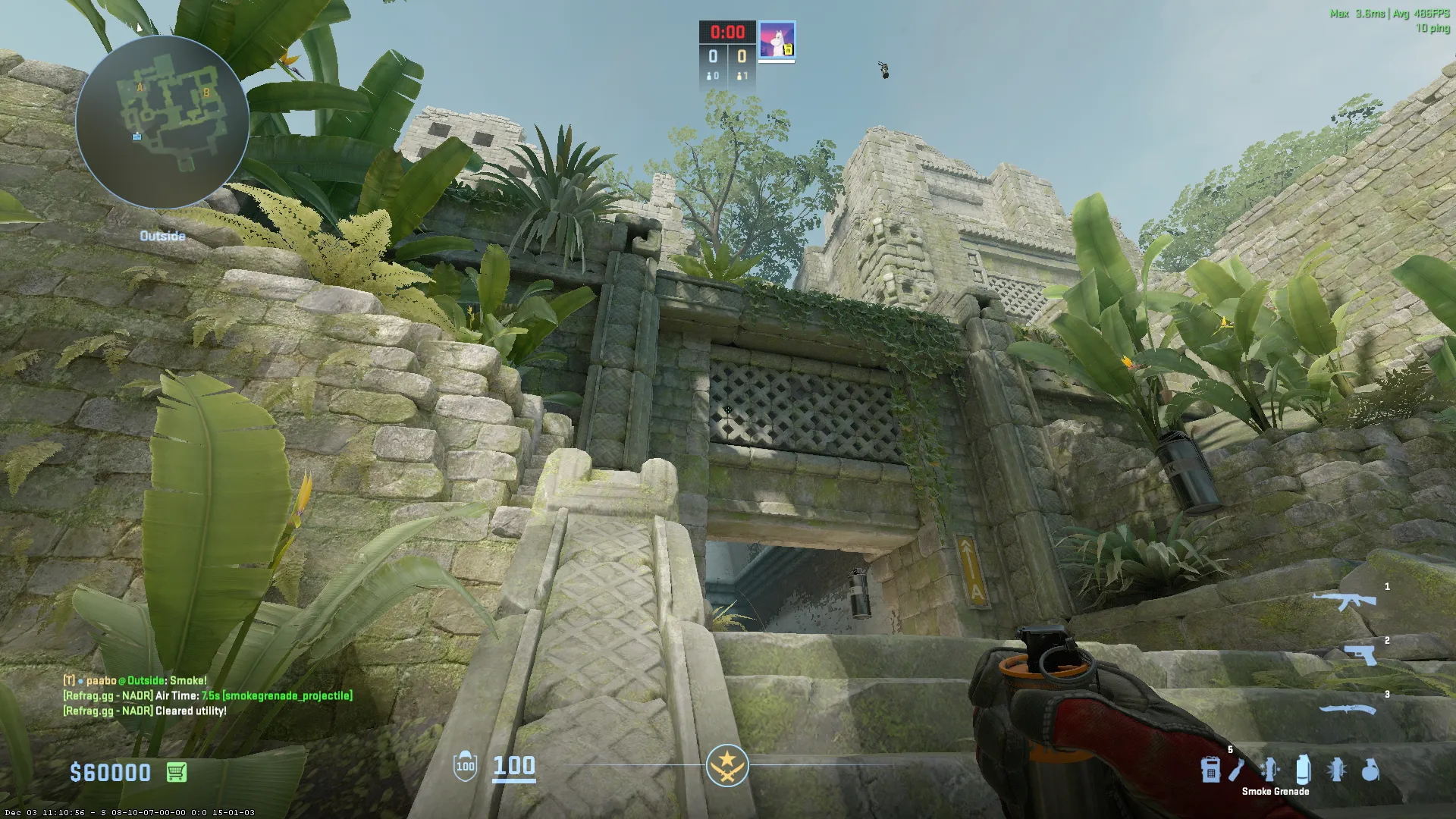The height and width of the screenshot is (819, 1456).
Task: Click the highlighted Smoke Grenade icon
Action: tap(1303, 770)
